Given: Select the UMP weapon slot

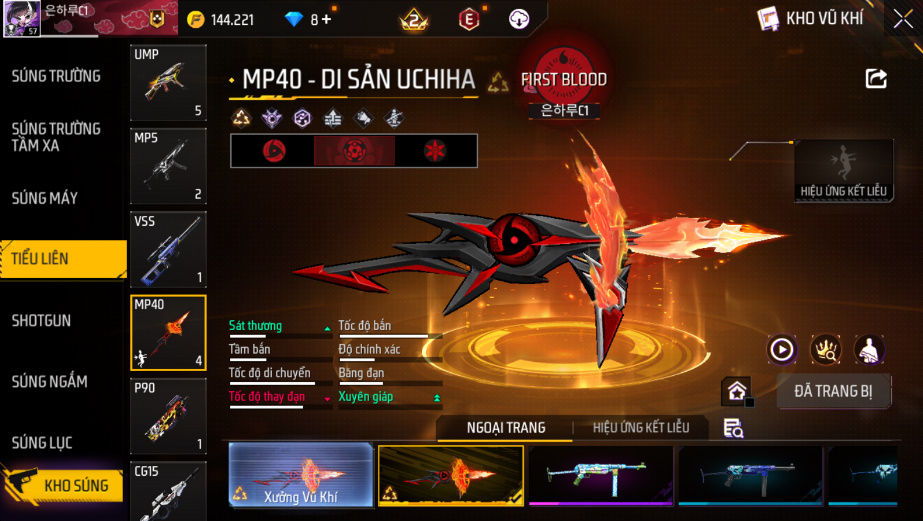Looking at the screenshot, I should pos(168,83).
